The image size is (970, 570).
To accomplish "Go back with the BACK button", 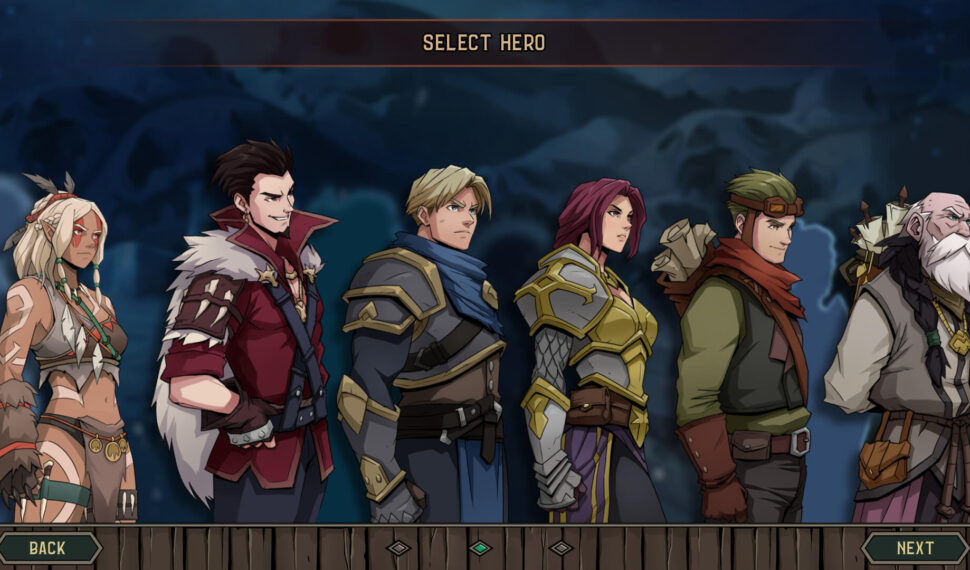I will [x=48, y=548].
